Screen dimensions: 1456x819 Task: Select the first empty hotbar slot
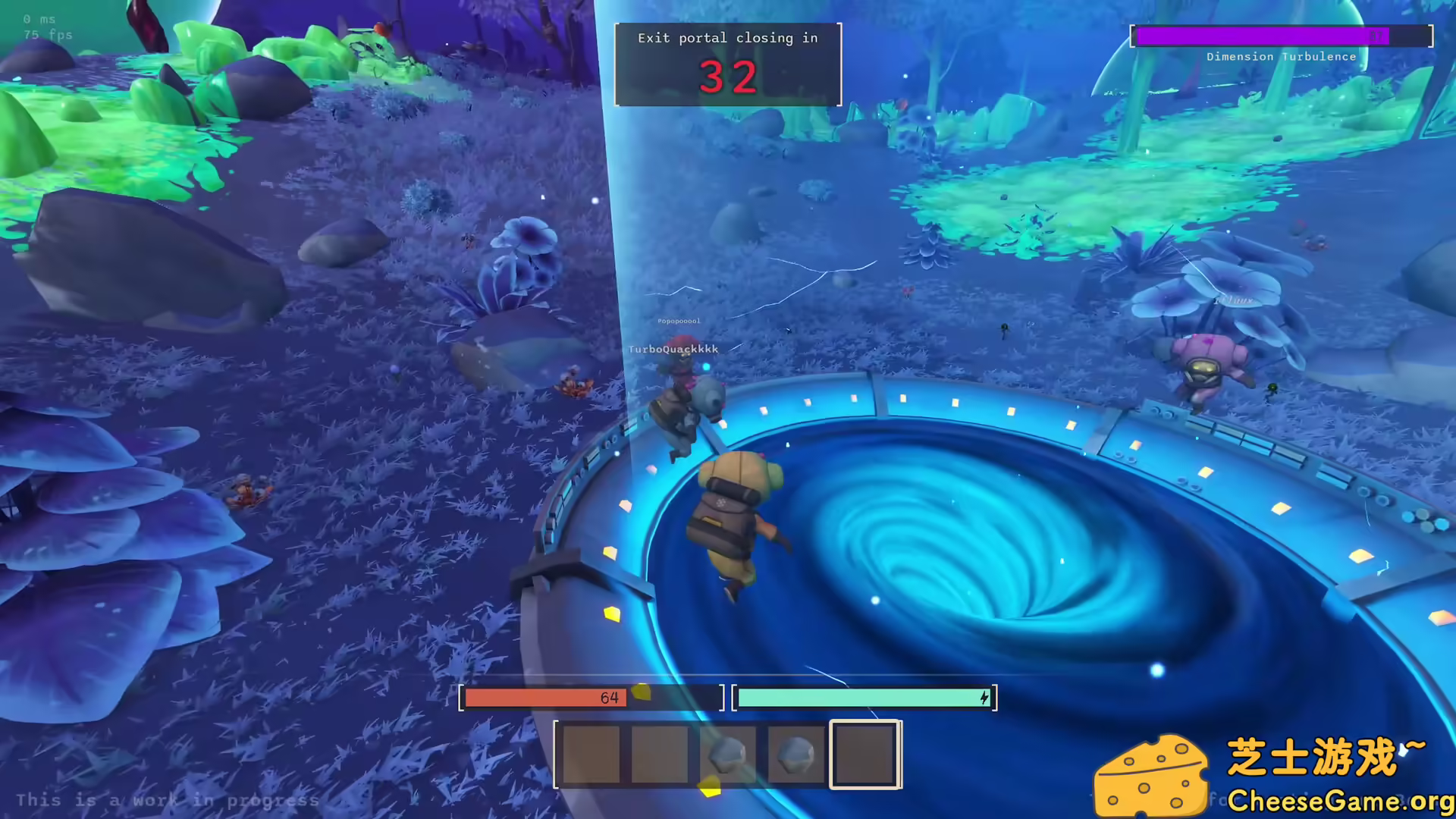pyautogui.click(x=592, y=753)
